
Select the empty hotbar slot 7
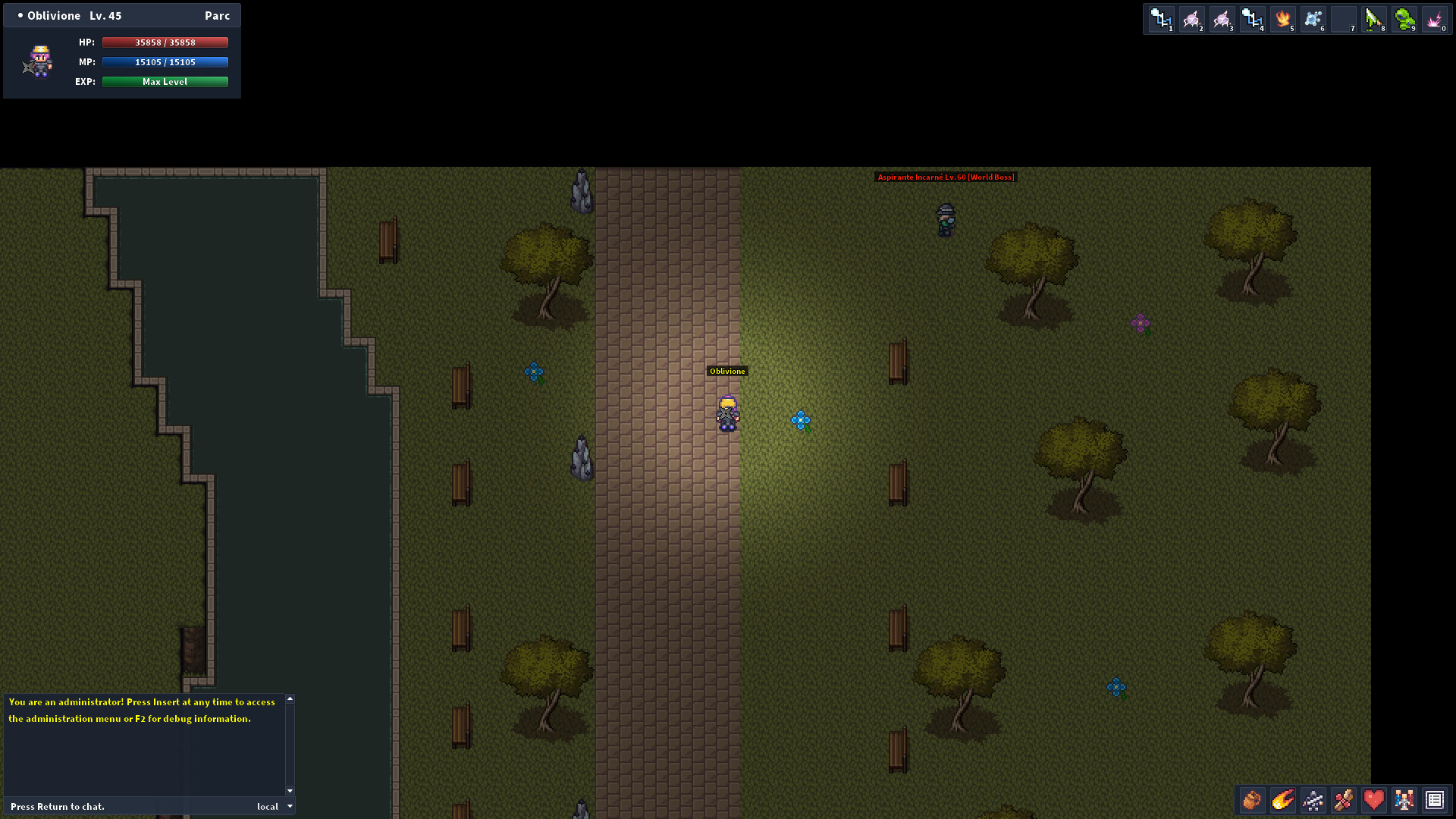(1343, 19)
